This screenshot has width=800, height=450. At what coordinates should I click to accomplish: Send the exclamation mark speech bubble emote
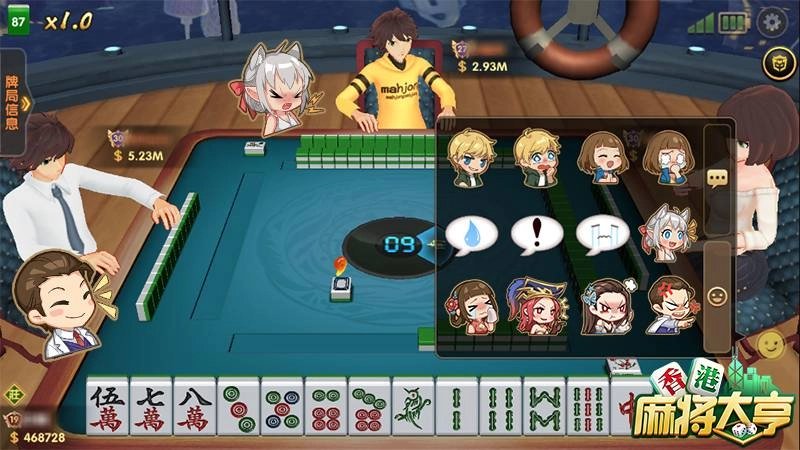click(536, 234)
